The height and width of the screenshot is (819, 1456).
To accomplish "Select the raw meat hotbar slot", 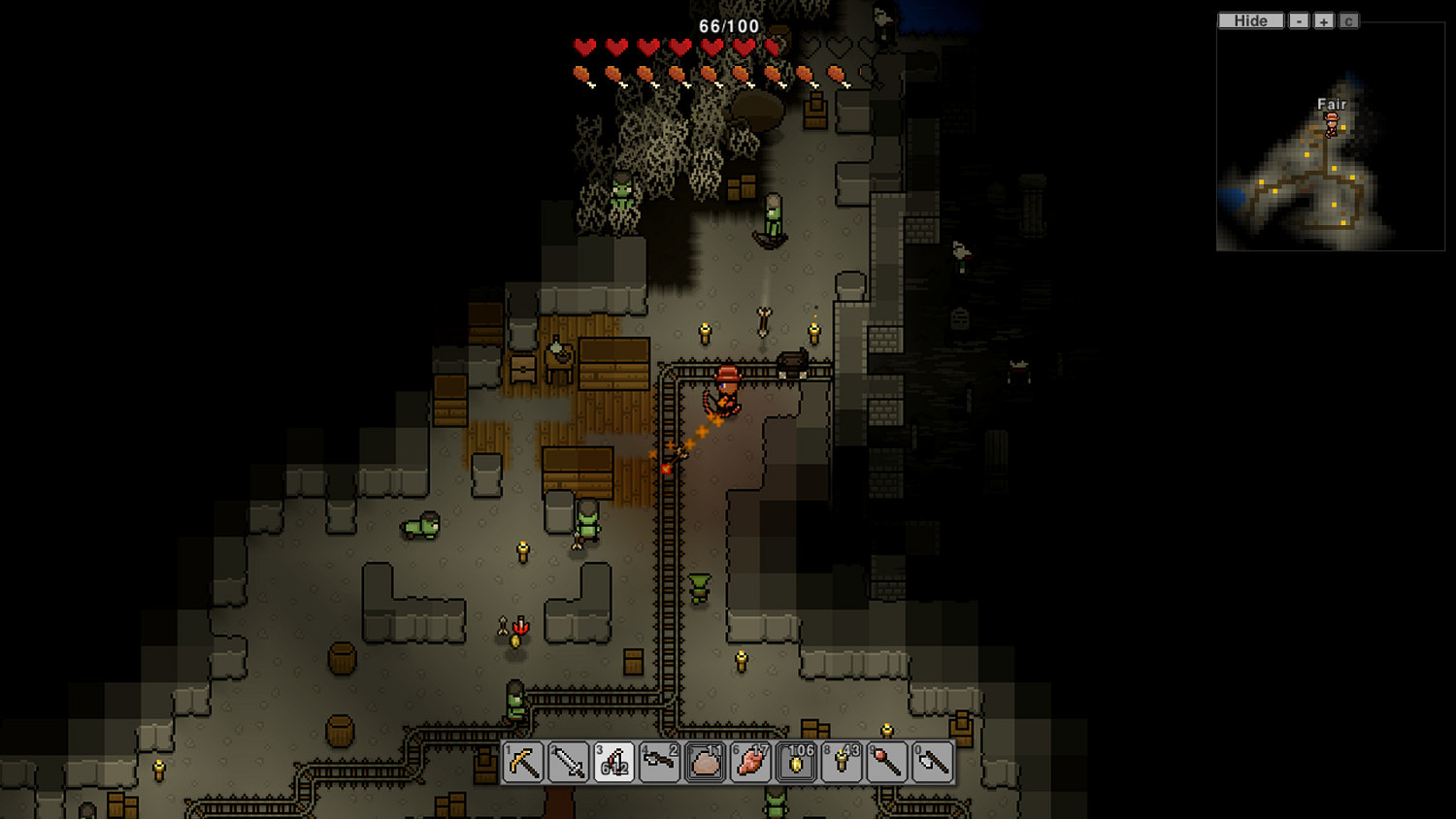I will [751, 763].
